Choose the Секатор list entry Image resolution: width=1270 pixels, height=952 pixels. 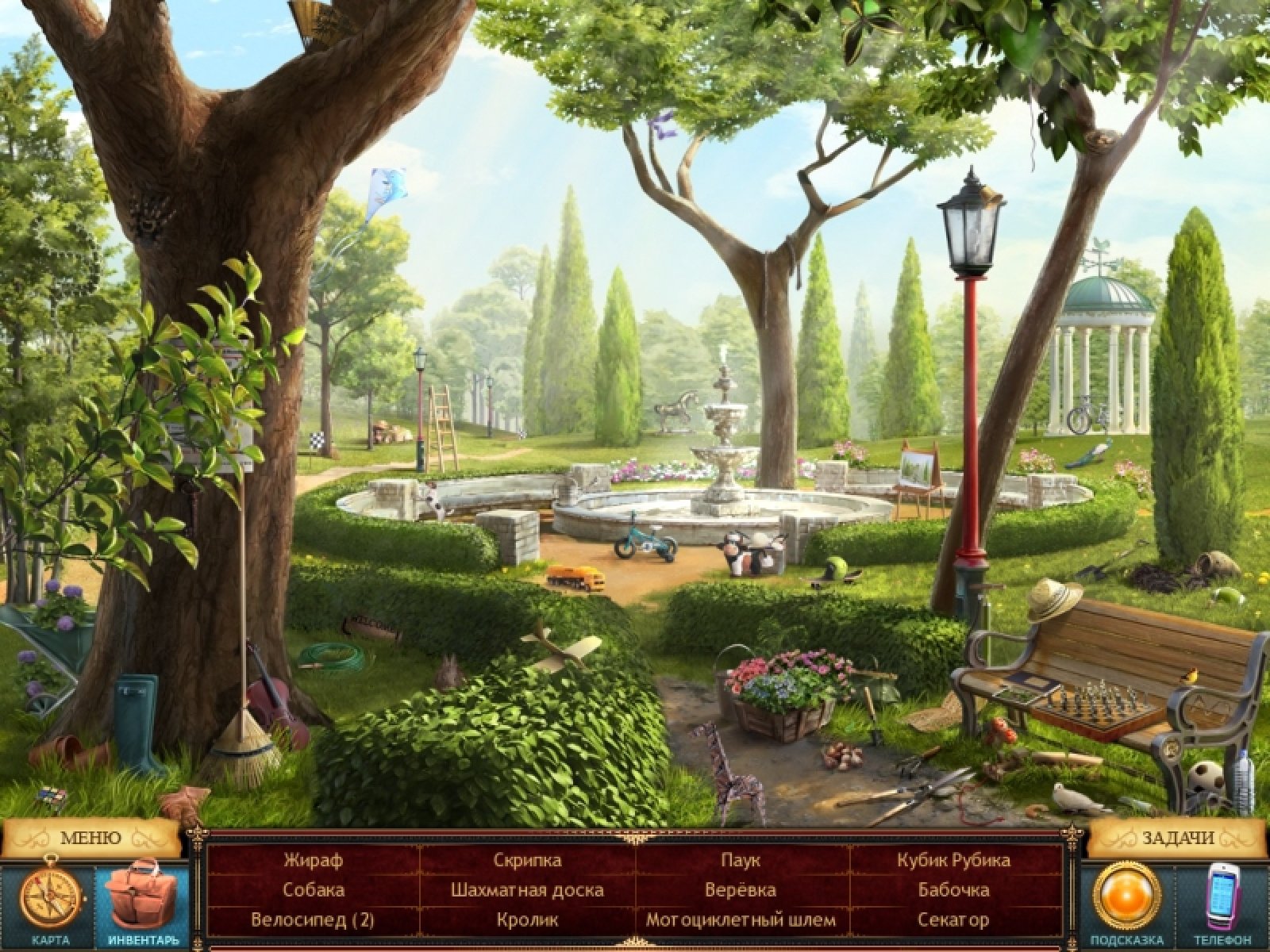953,920
